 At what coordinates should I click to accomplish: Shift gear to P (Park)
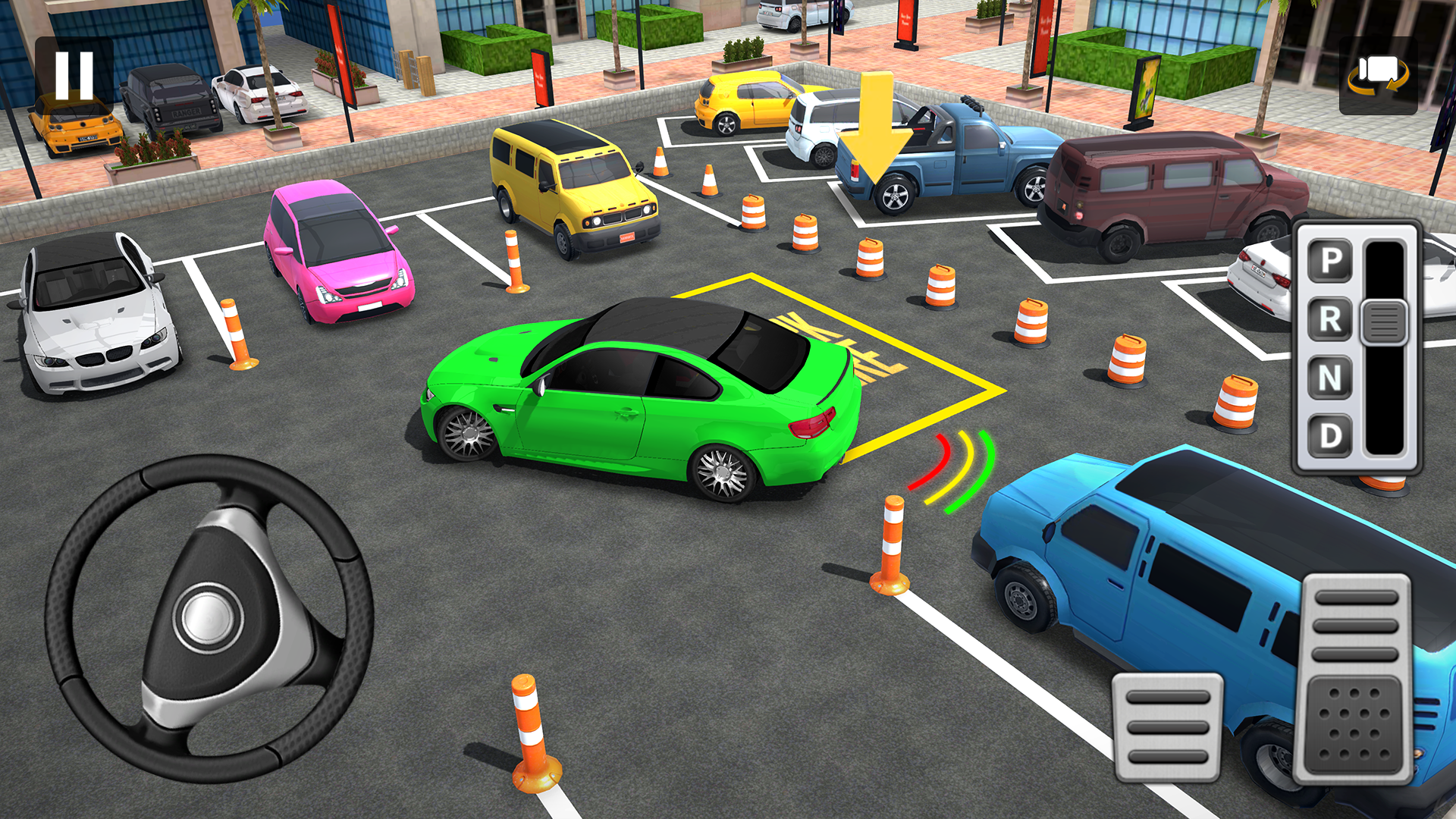1330,261
